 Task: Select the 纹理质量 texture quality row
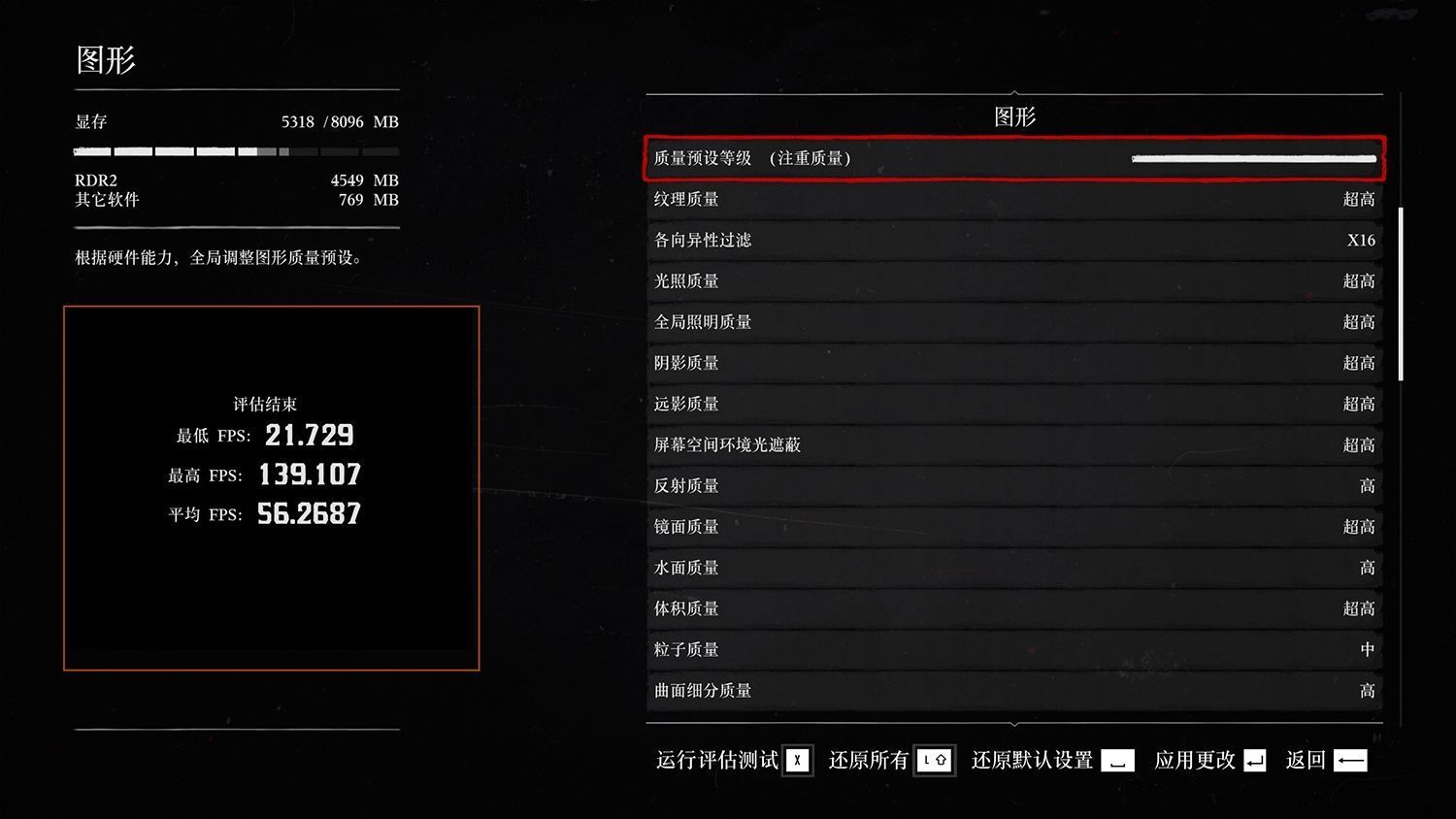pyautogui.click(x=1014, y=199)
